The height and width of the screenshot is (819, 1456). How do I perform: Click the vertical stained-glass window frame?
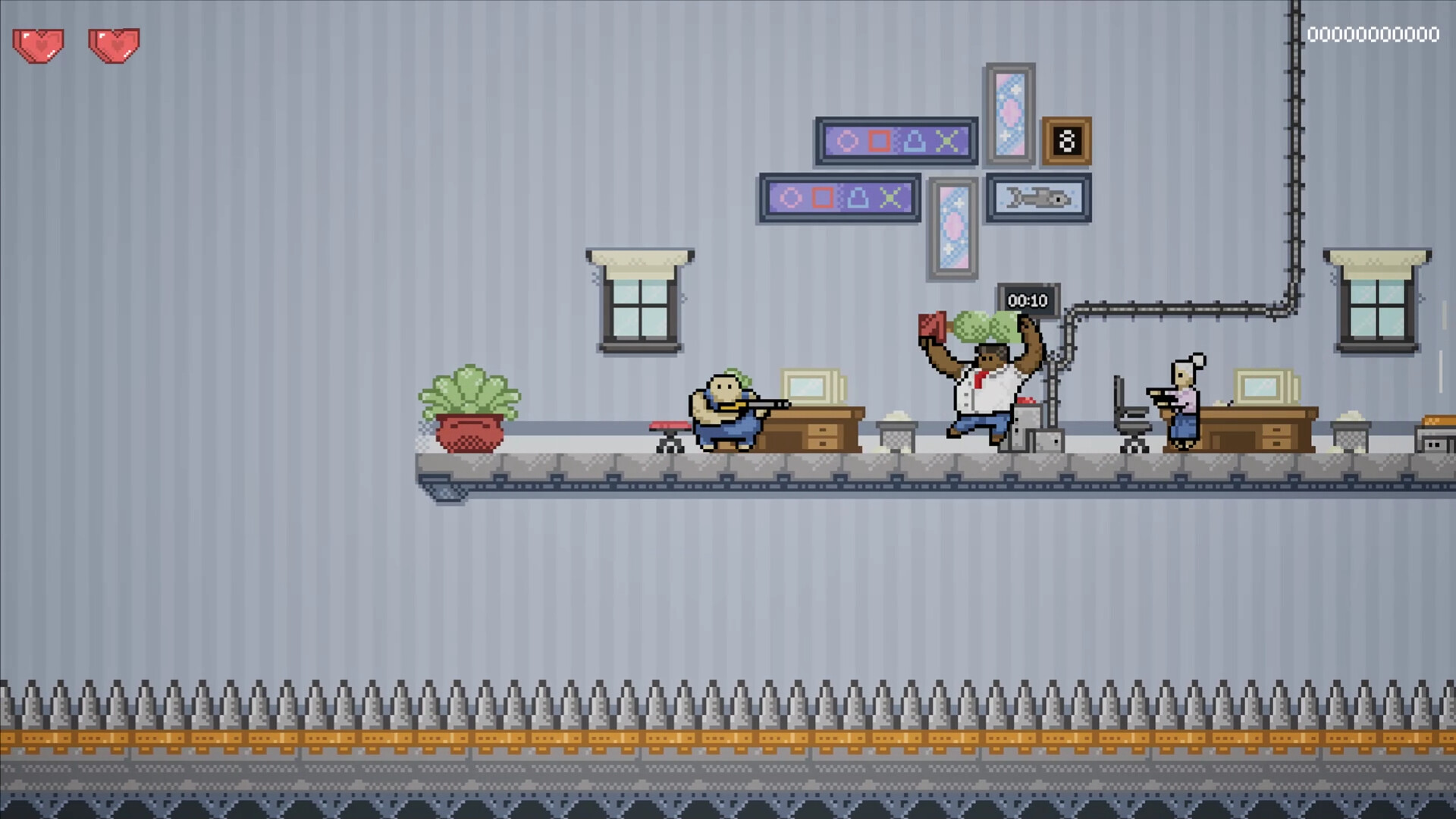(x=1009, y=115)
